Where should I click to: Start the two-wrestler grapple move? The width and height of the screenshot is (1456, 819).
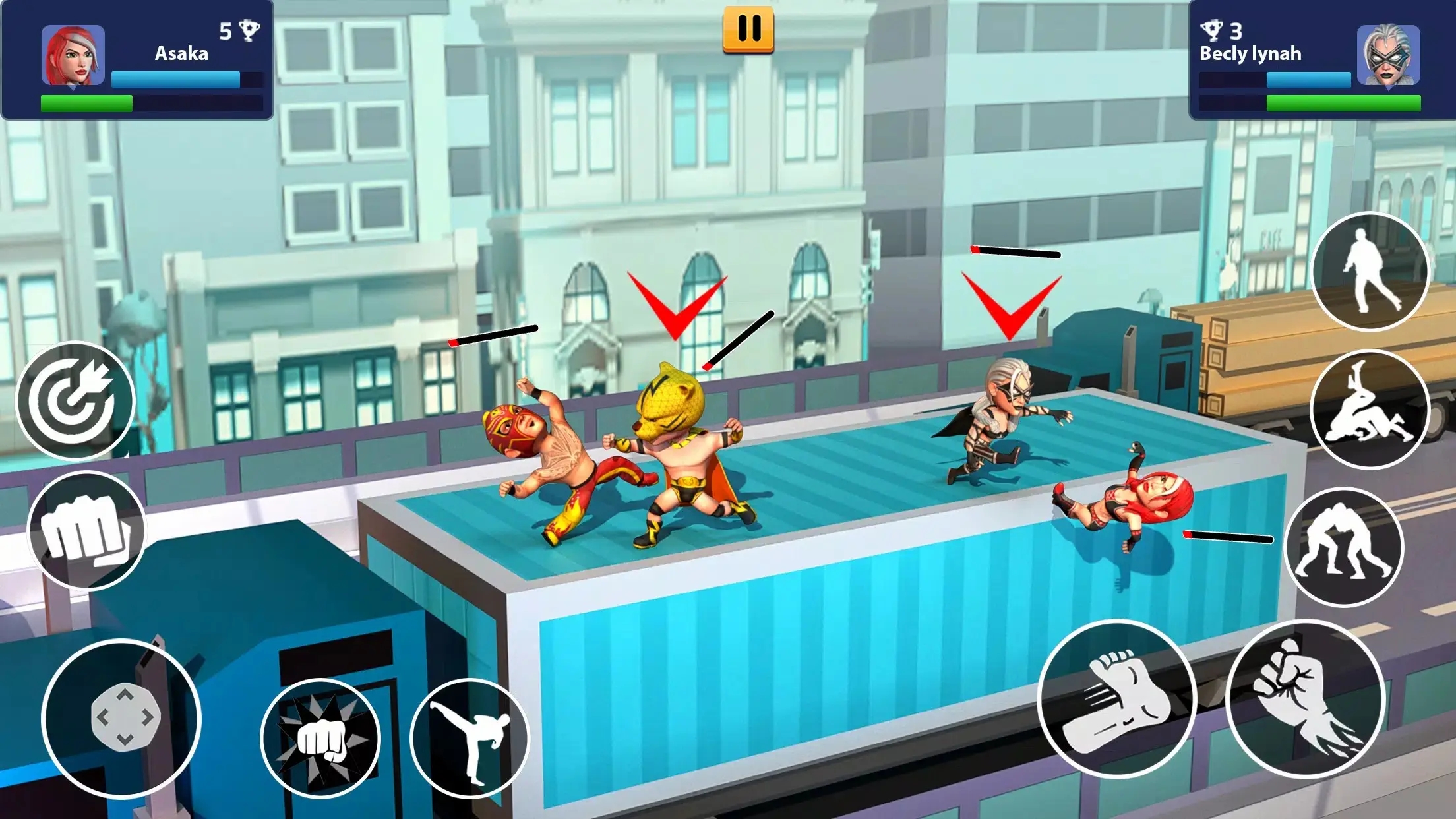tap(1344, 546)
